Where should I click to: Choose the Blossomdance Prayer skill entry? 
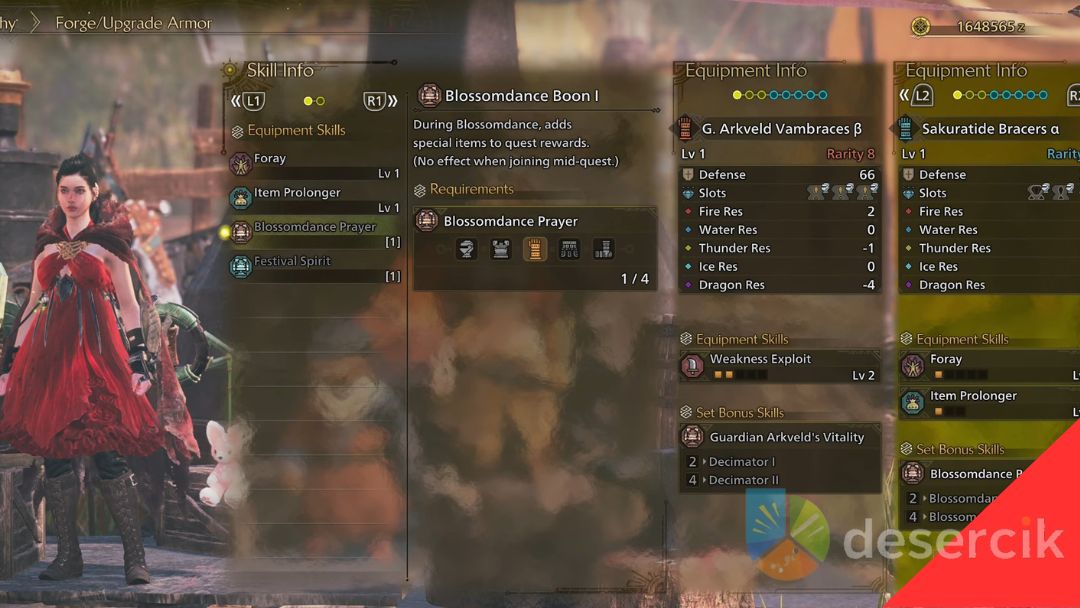[314, 234]
